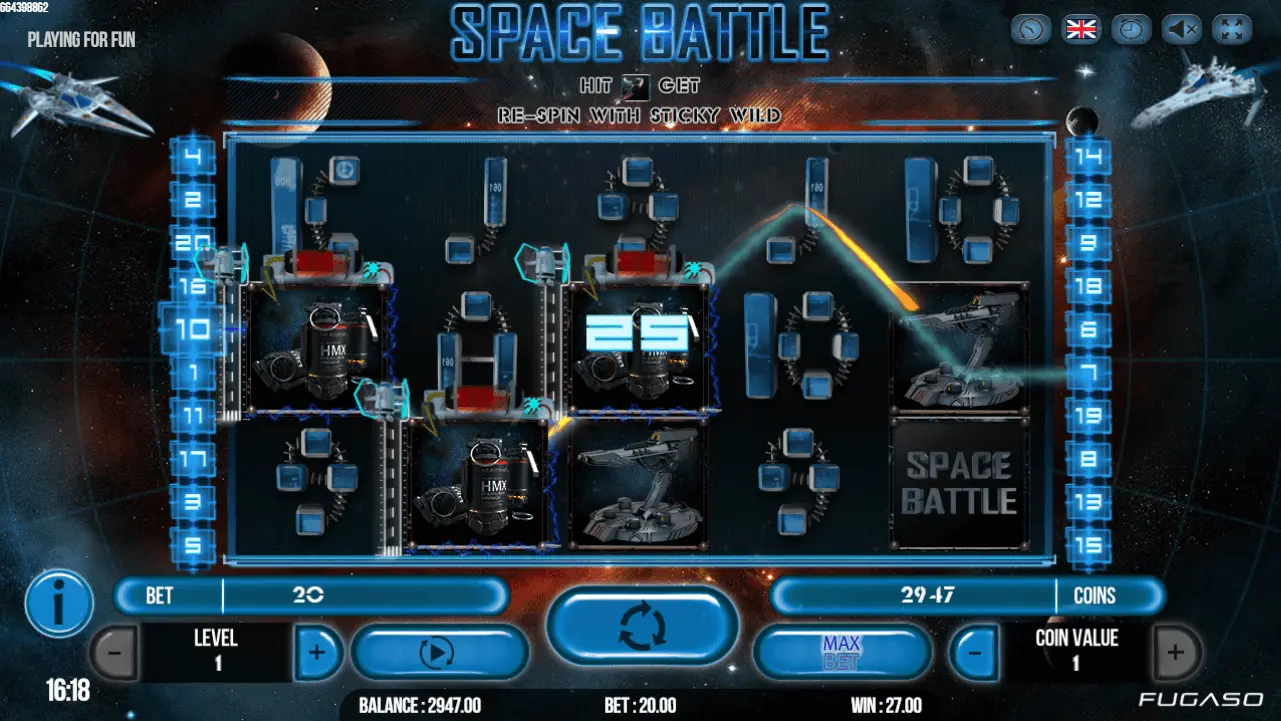Highlight payline number 15 on the right

[1089, 545]
